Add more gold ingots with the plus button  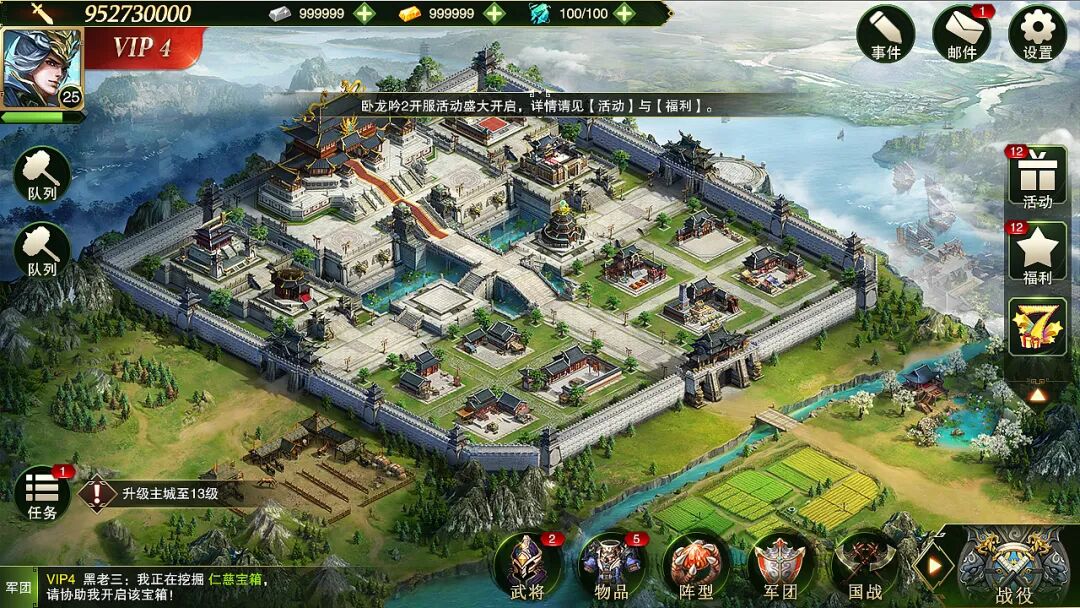[x=494, y=13]
